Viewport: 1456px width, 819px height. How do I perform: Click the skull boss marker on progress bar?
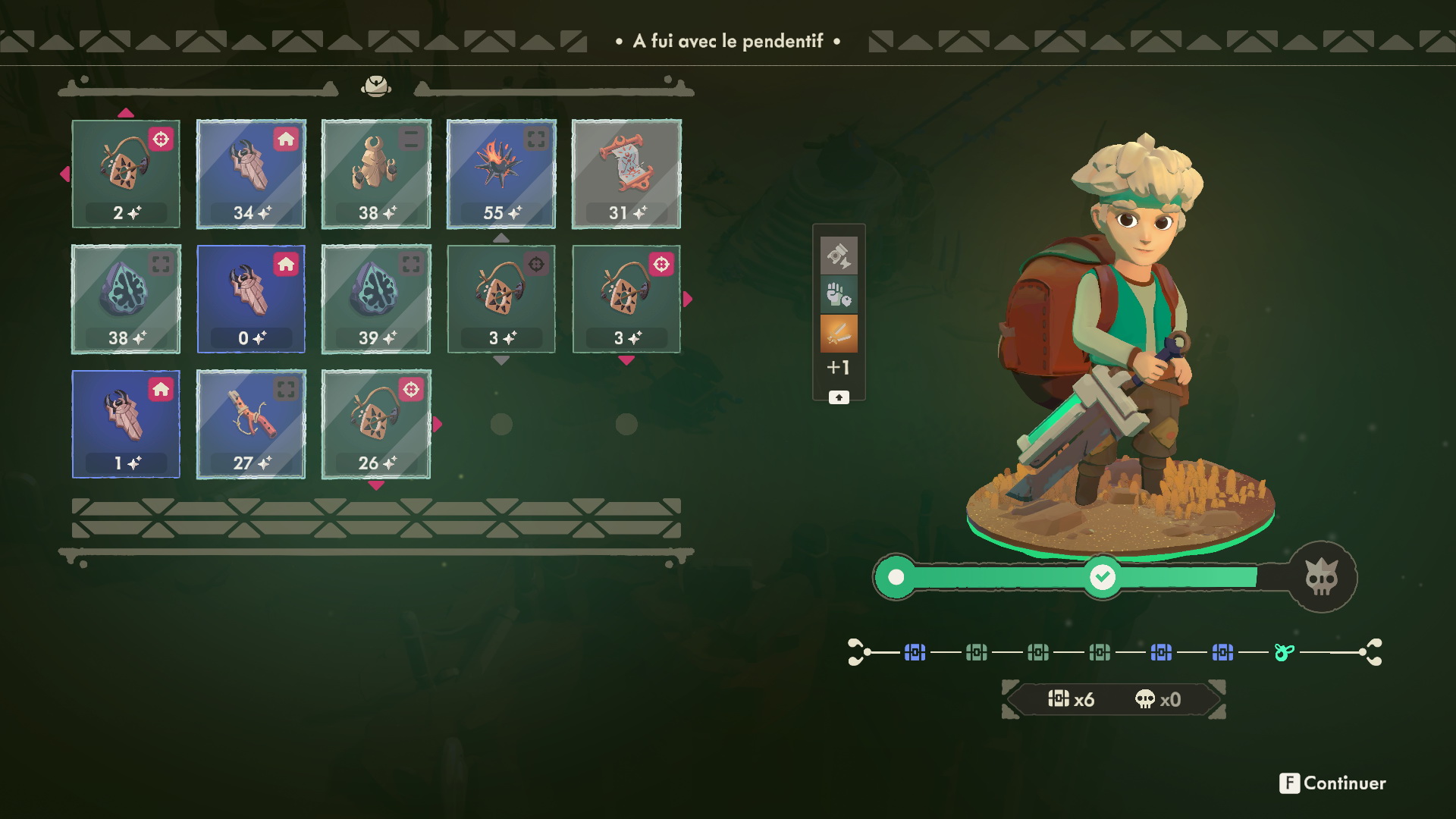tap(1322, 578)
